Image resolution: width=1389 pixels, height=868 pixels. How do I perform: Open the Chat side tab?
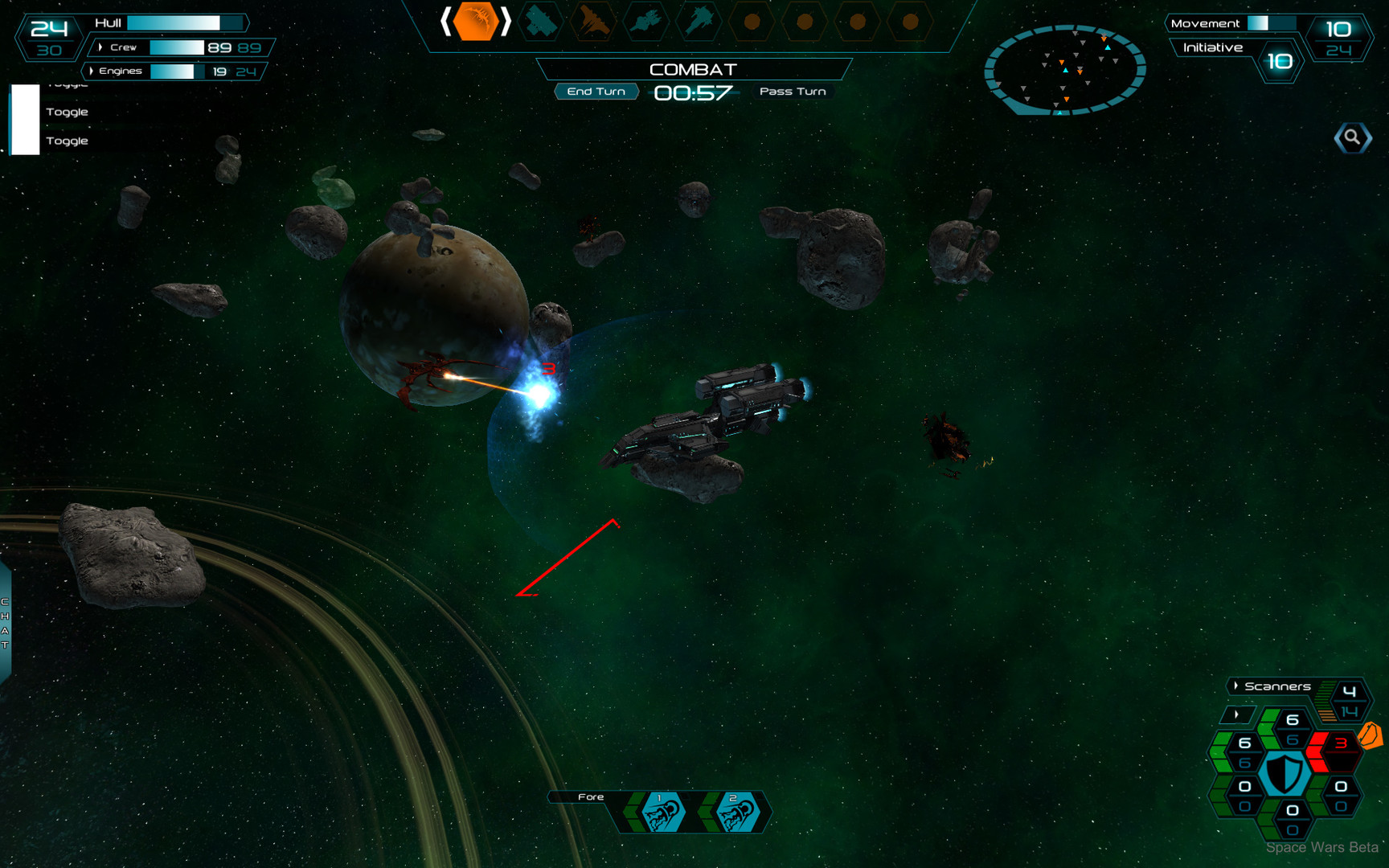(x=5, y=624)
